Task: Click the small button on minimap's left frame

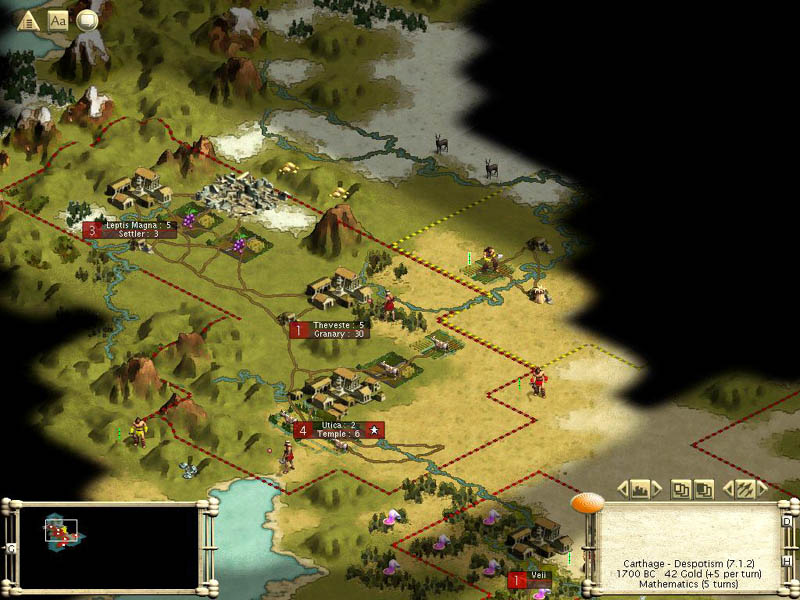Action: click(x=12, y=549)
